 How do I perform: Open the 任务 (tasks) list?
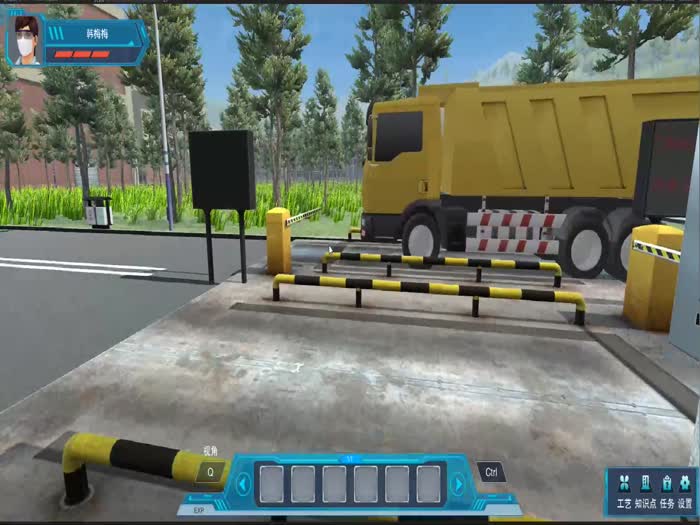[x=666, y=489]
